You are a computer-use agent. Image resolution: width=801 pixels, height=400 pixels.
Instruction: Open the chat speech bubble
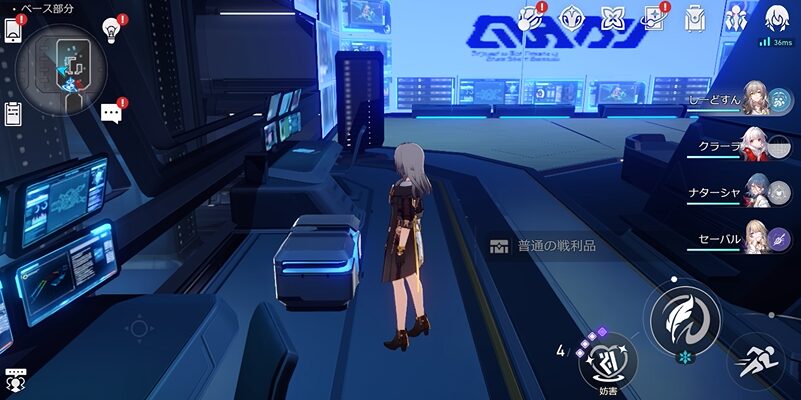coord(111,113)
